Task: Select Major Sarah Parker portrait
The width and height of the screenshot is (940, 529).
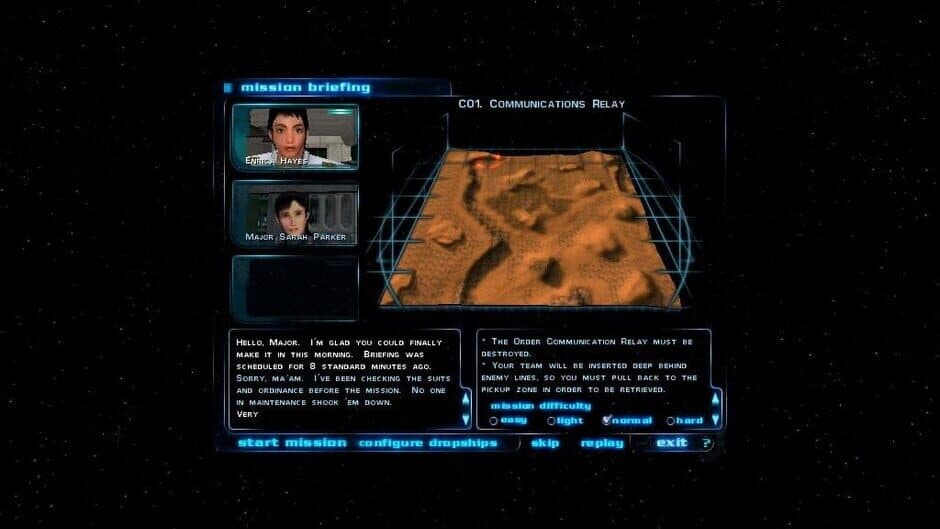Action: [x=295, y=213]
